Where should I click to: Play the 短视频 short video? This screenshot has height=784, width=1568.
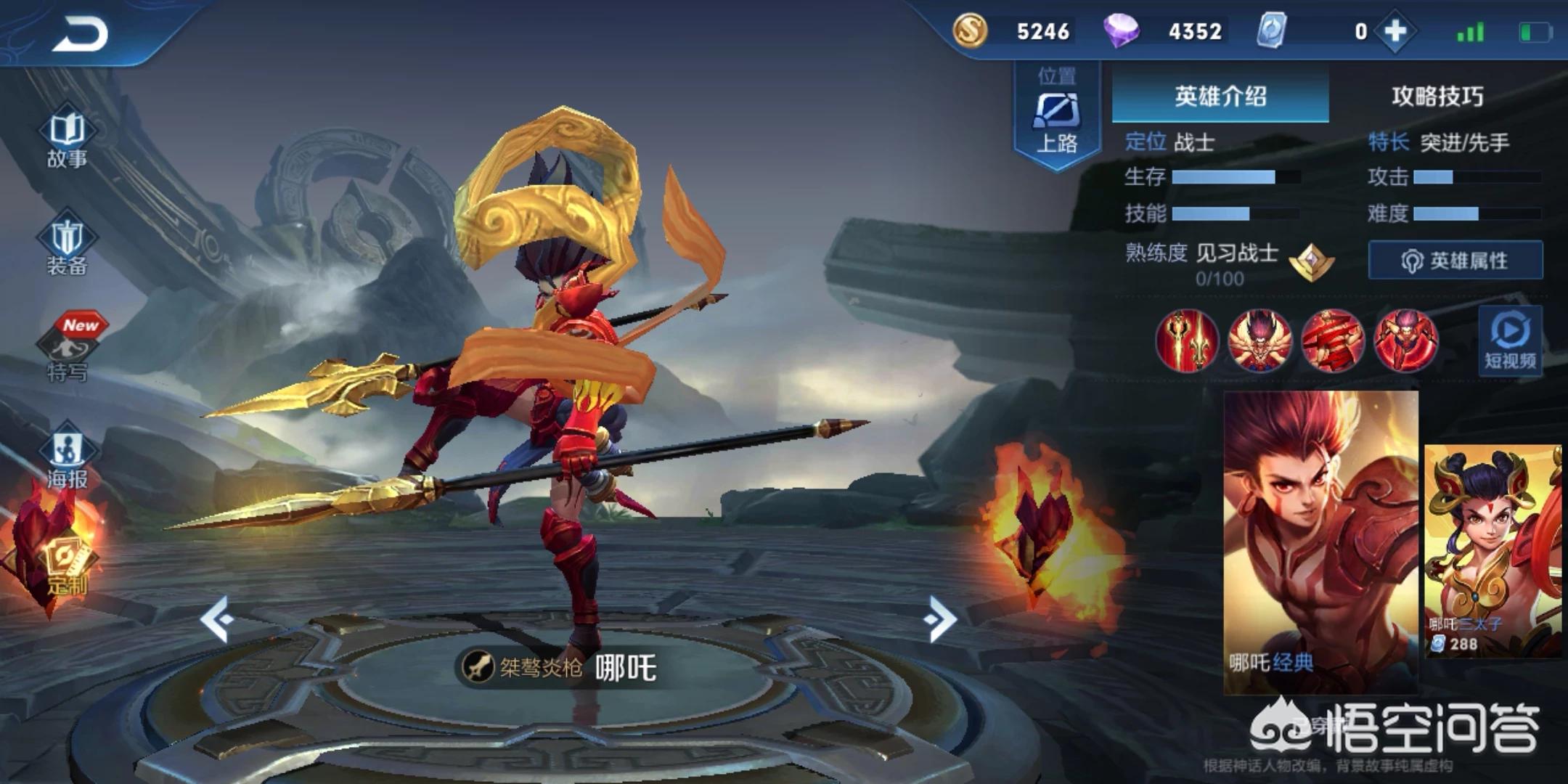(x=1510, y=341)
